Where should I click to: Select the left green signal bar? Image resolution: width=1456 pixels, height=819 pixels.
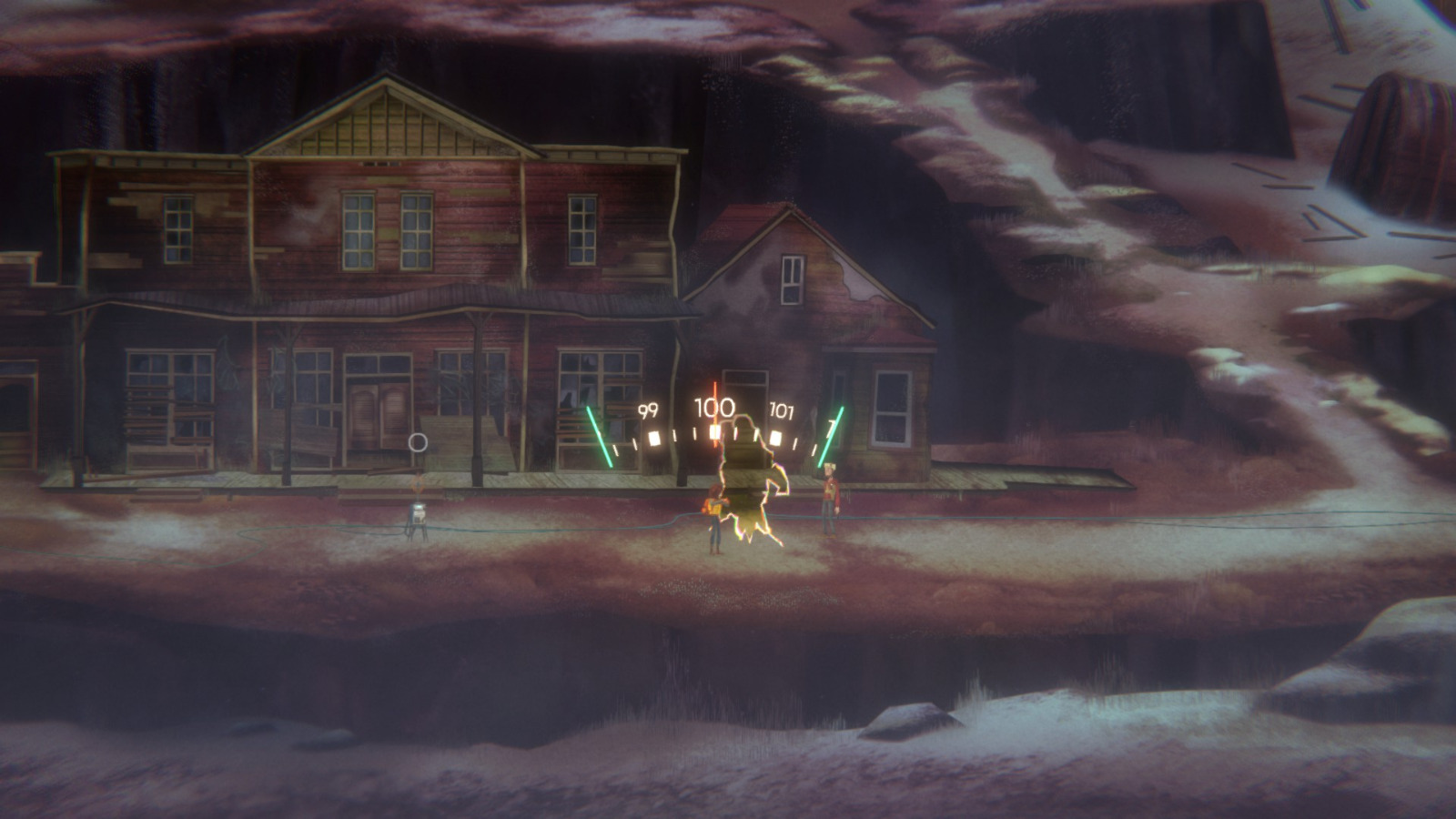[x=598, y=434]
